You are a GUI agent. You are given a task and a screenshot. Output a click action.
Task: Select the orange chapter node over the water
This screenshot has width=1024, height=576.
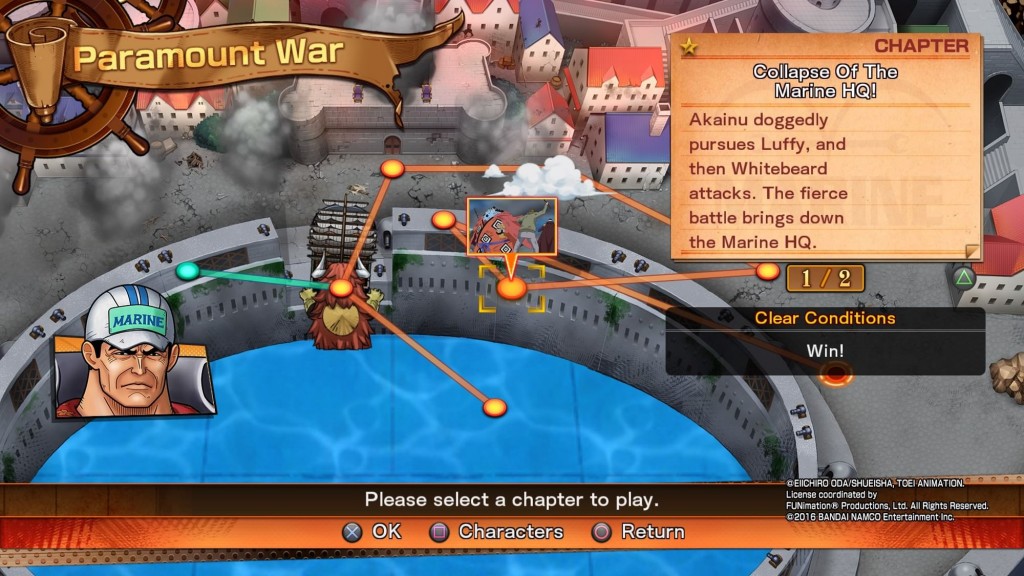click(494, 407)
